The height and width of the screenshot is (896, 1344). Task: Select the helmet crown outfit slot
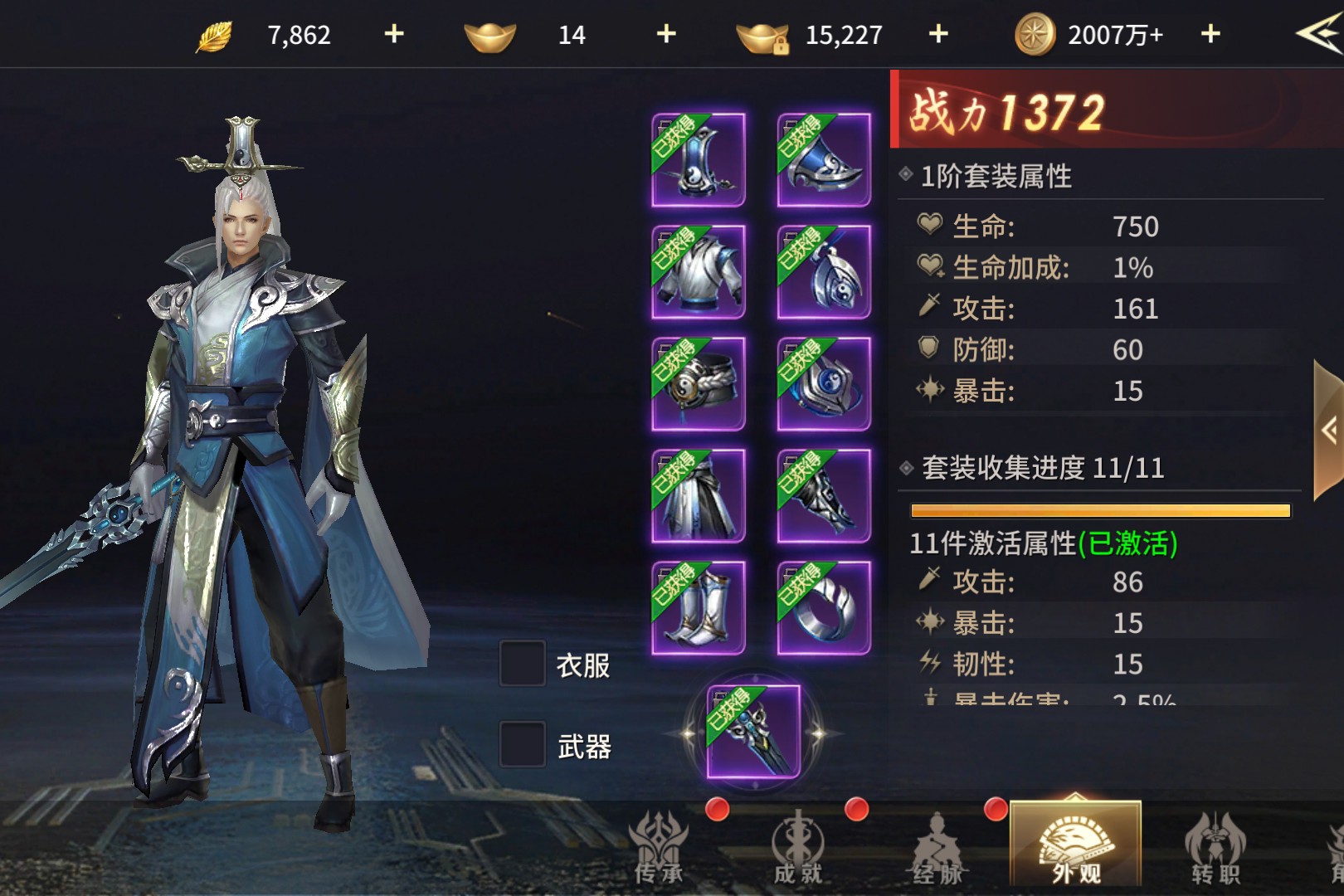[x=699, y=160]
